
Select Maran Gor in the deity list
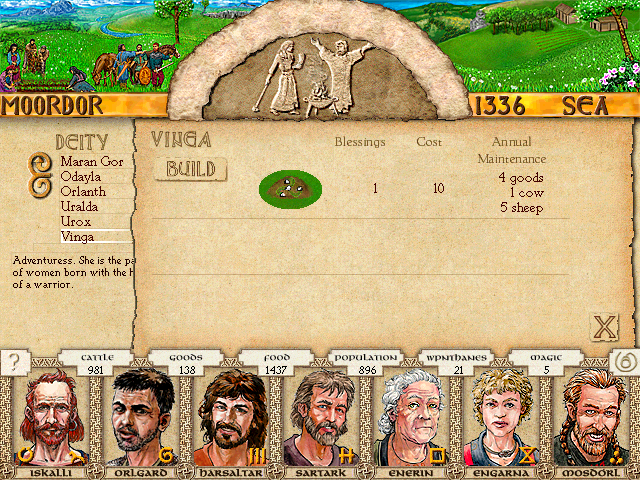tap(90, 161)
